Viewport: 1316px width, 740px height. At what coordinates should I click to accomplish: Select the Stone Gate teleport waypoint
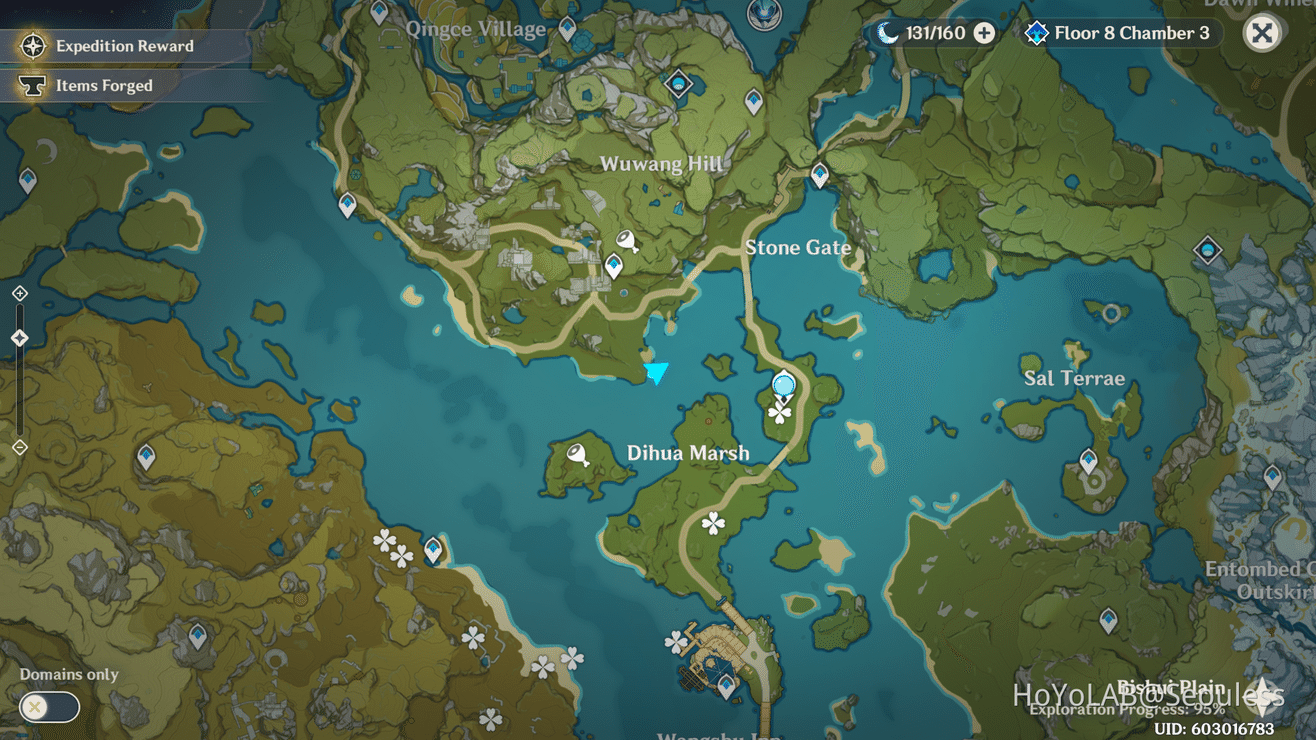(820, 172)
